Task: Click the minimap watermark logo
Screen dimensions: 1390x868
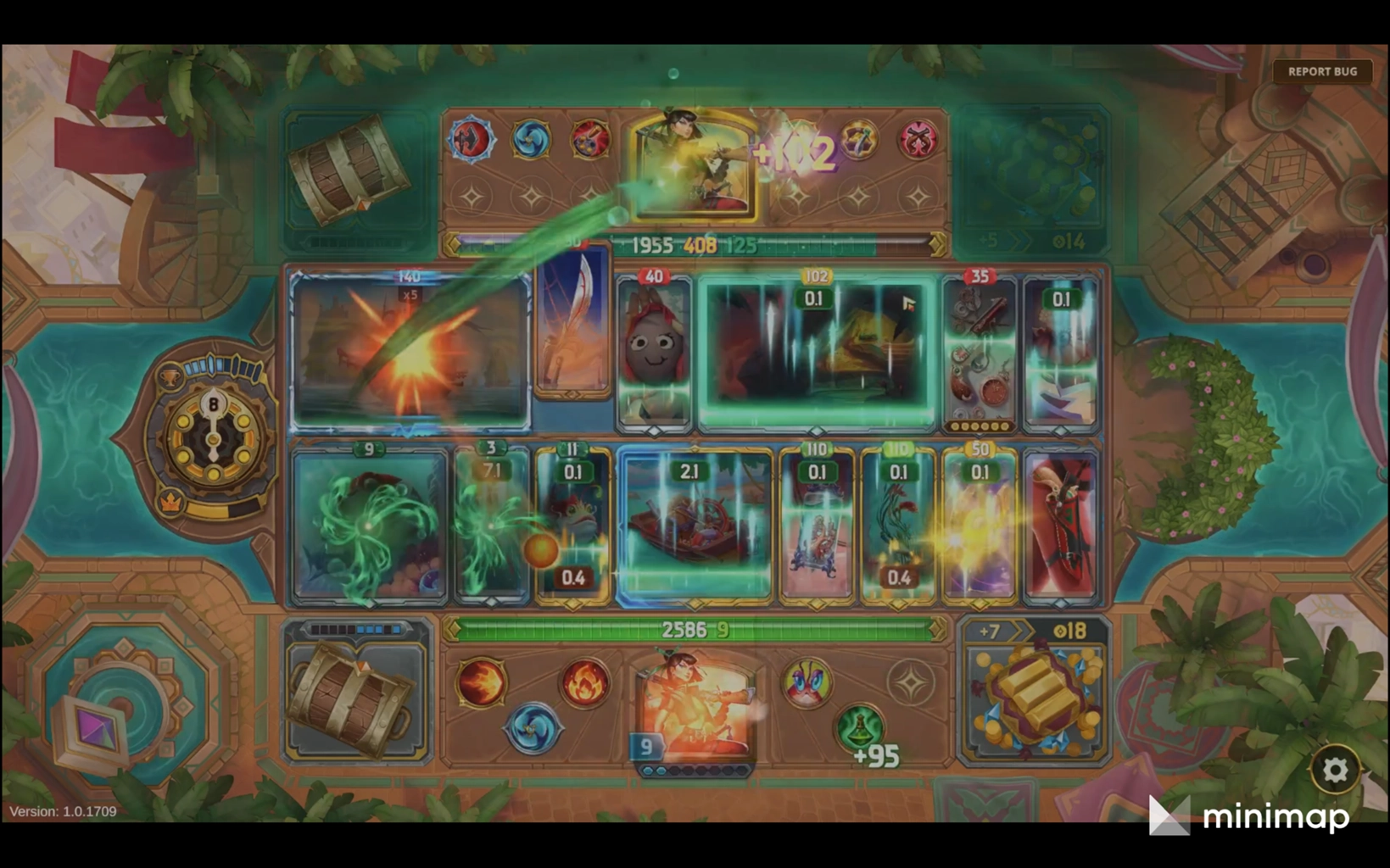Action: [1250, 817]
